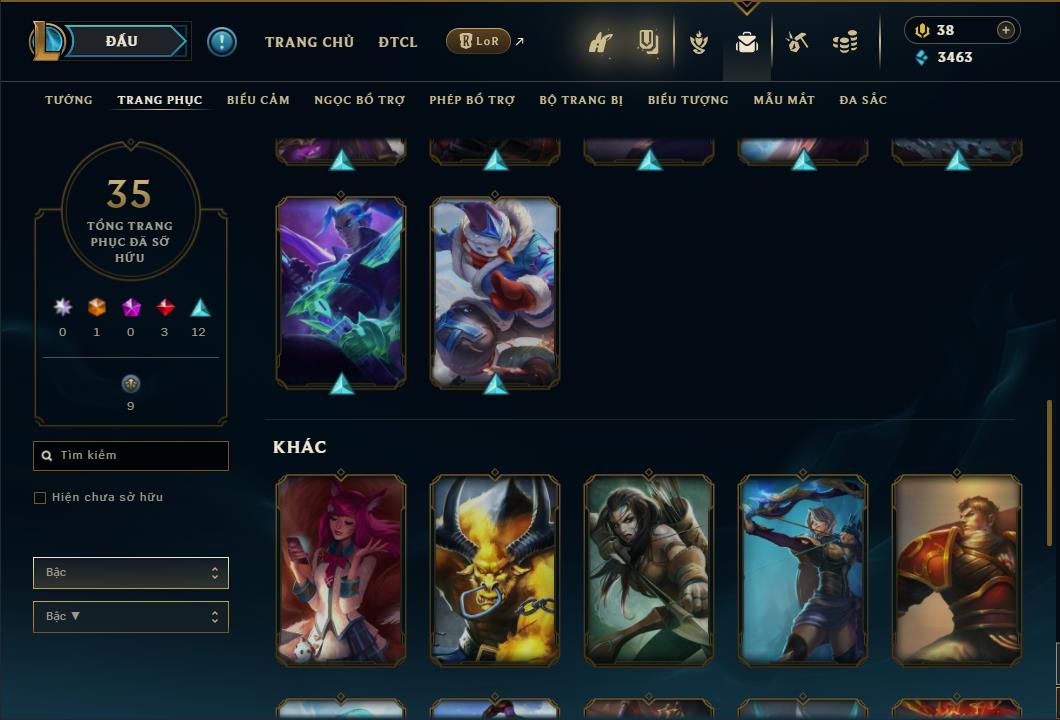The width and height of the screenshot is (1060, 720).
Task: Open the TRANG CHỦ home page
Action: 309,42
